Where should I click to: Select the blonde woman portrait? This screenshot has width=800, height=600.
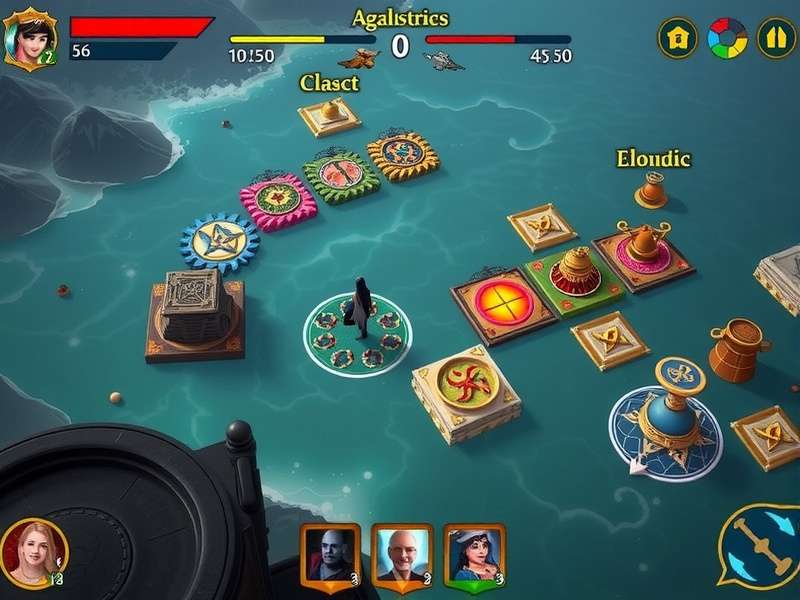(x=33, y=552)
